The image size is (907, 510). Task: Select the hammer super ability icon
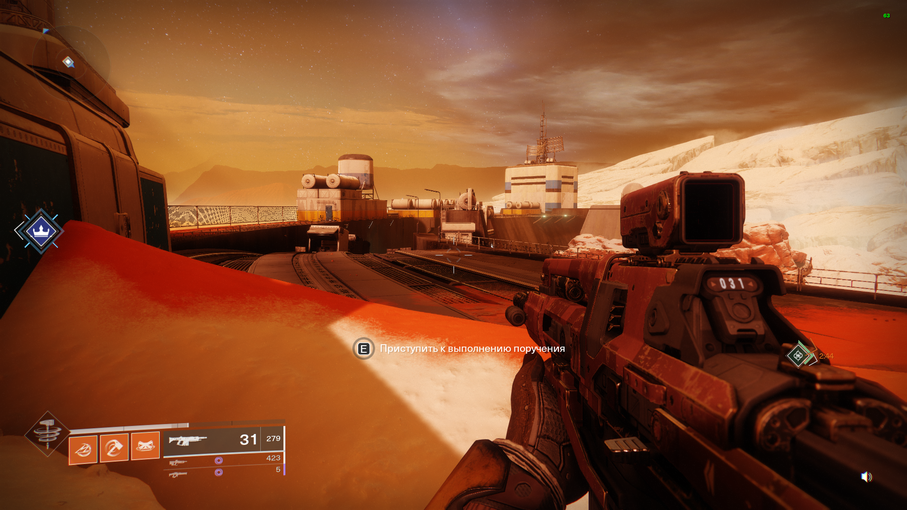[46, 433]
